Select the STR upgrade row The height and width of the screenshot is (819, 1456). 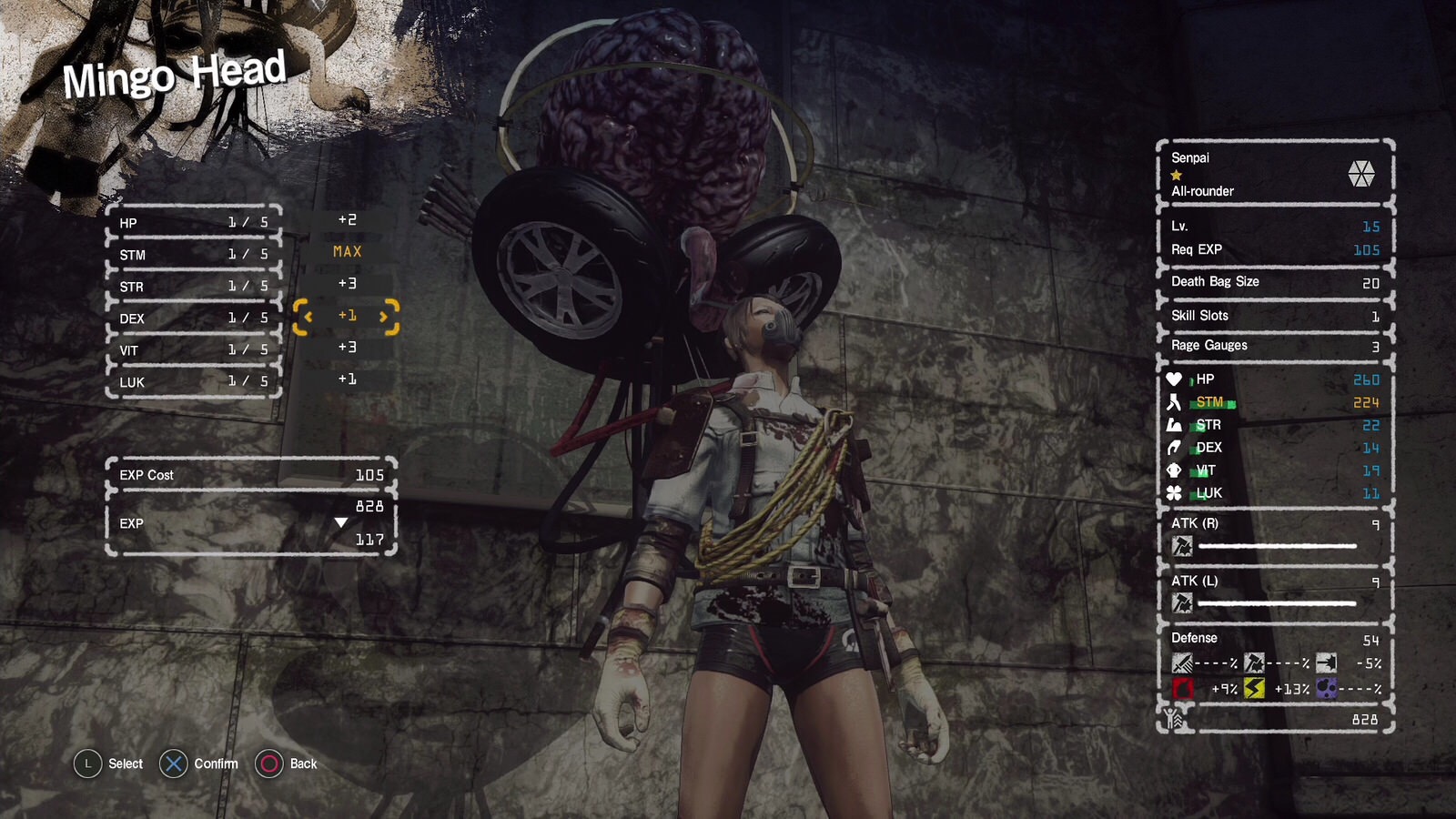pyautogui.click(x=193, y=287)
